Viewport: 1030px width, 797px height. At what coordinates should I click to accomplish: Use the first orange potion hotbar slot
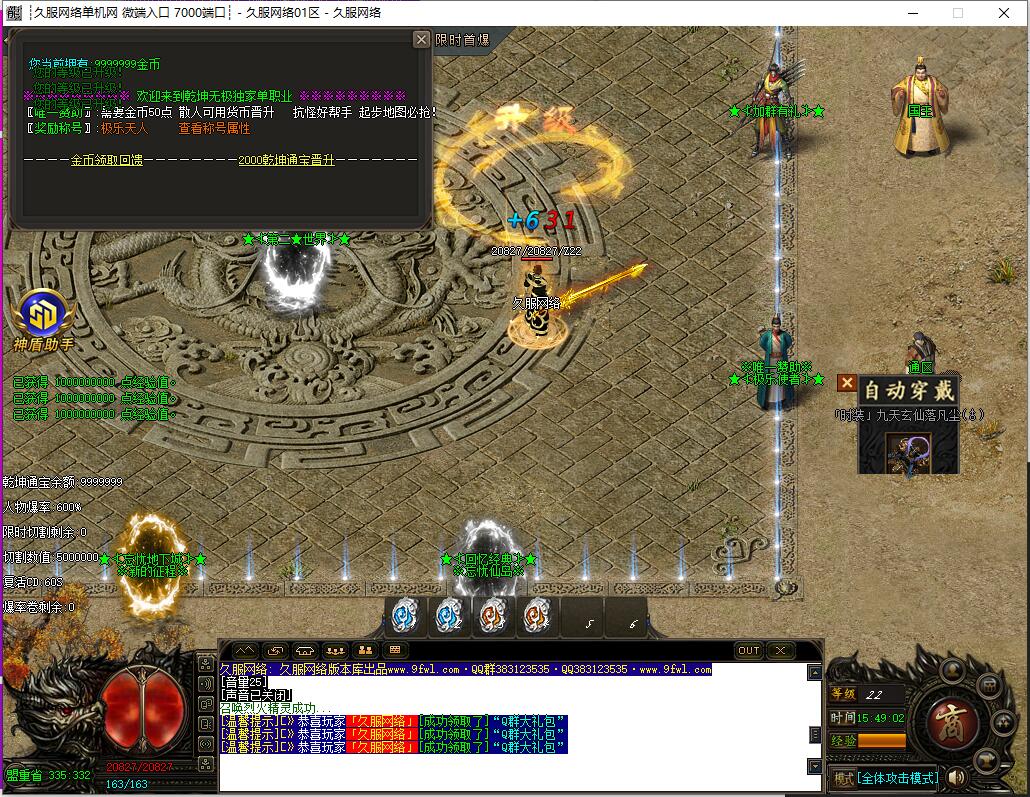pos(492,615)
